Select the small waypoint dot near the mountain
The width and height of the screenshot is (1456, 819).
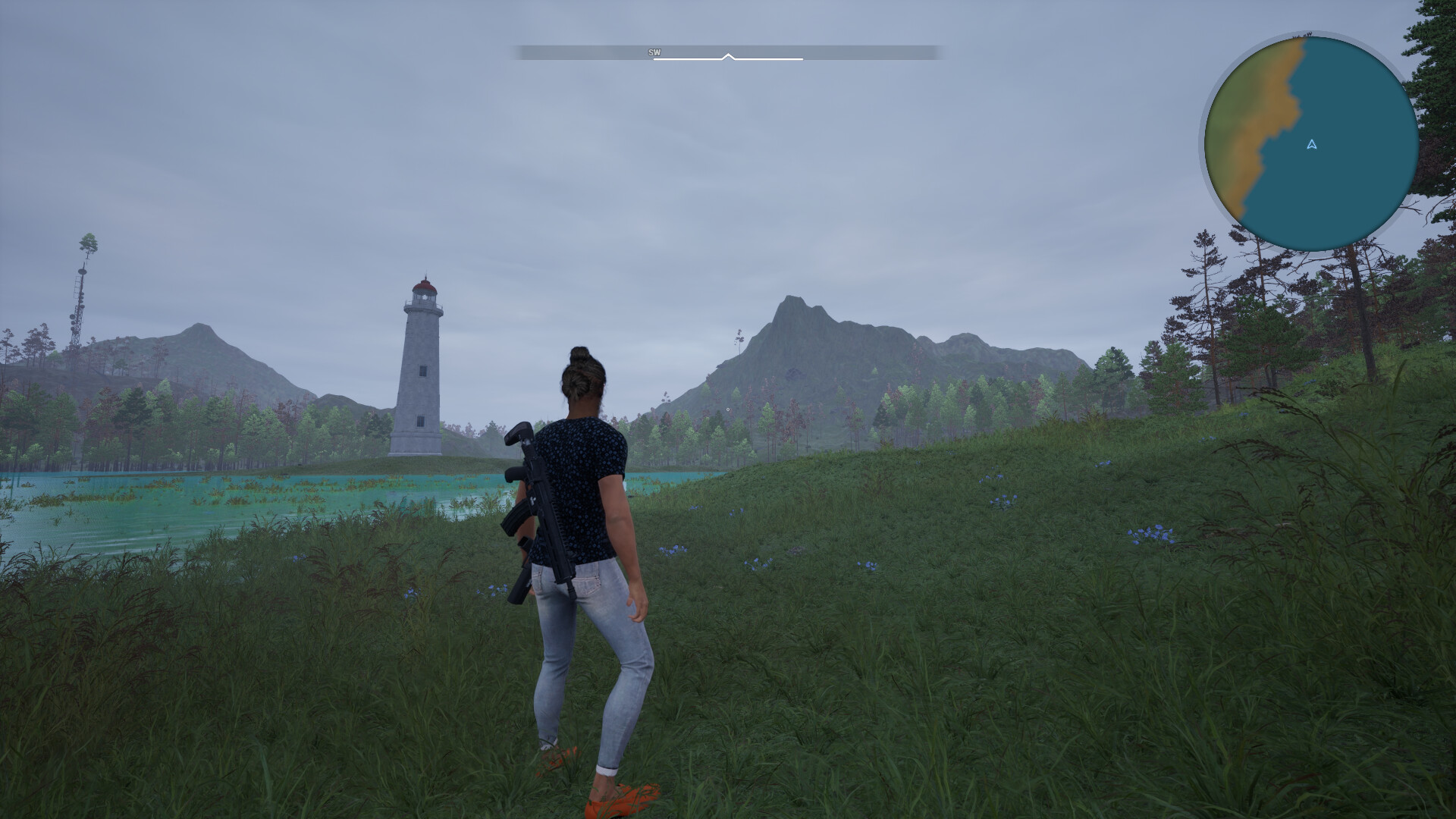click(x=728, y=409)
